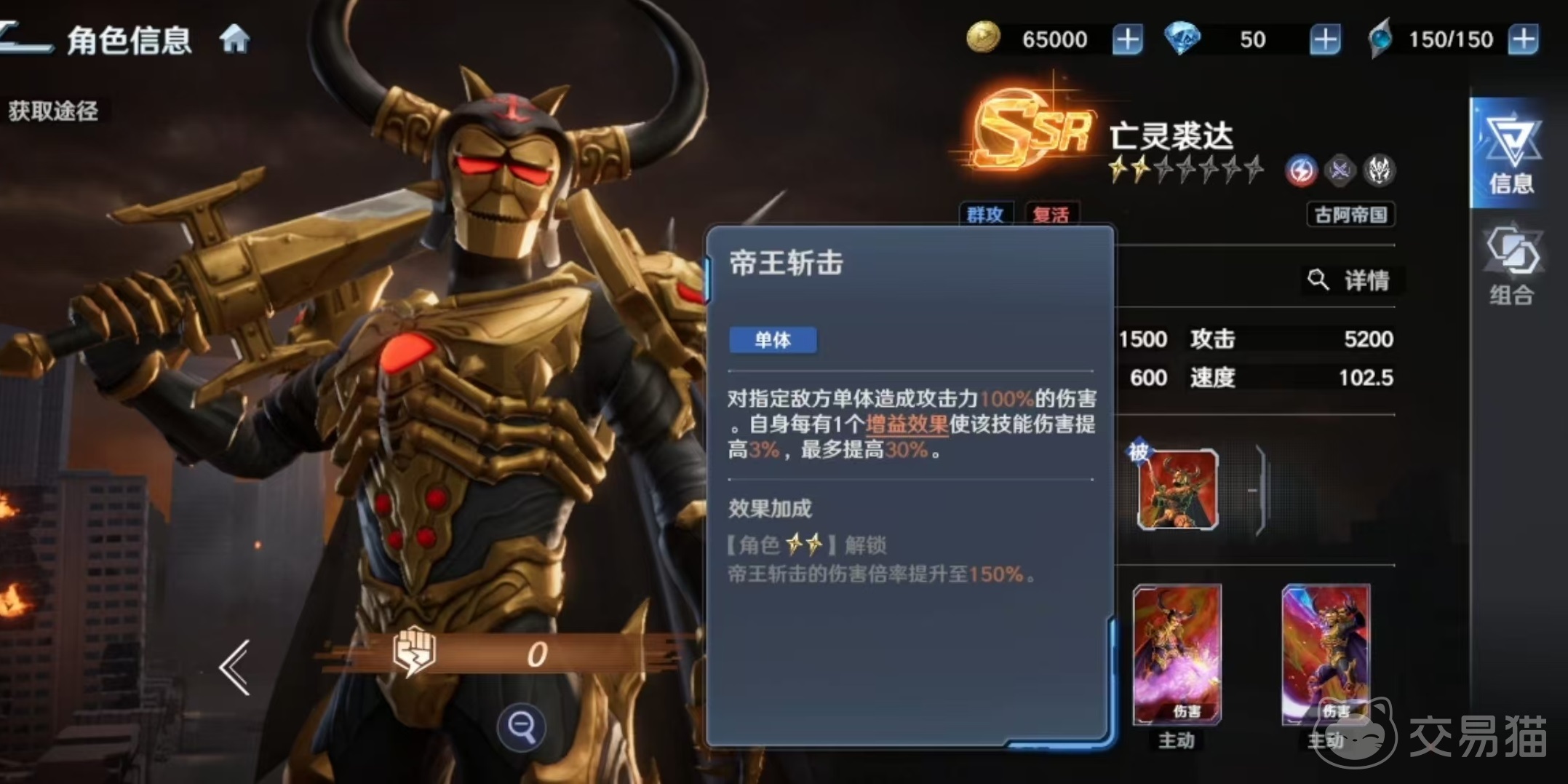Image resolution: width=1568 pixels, height=784 pixels.
Task: Switch to the 信息 info tab
Action: pyautogui.click(x=1511, y=154)
